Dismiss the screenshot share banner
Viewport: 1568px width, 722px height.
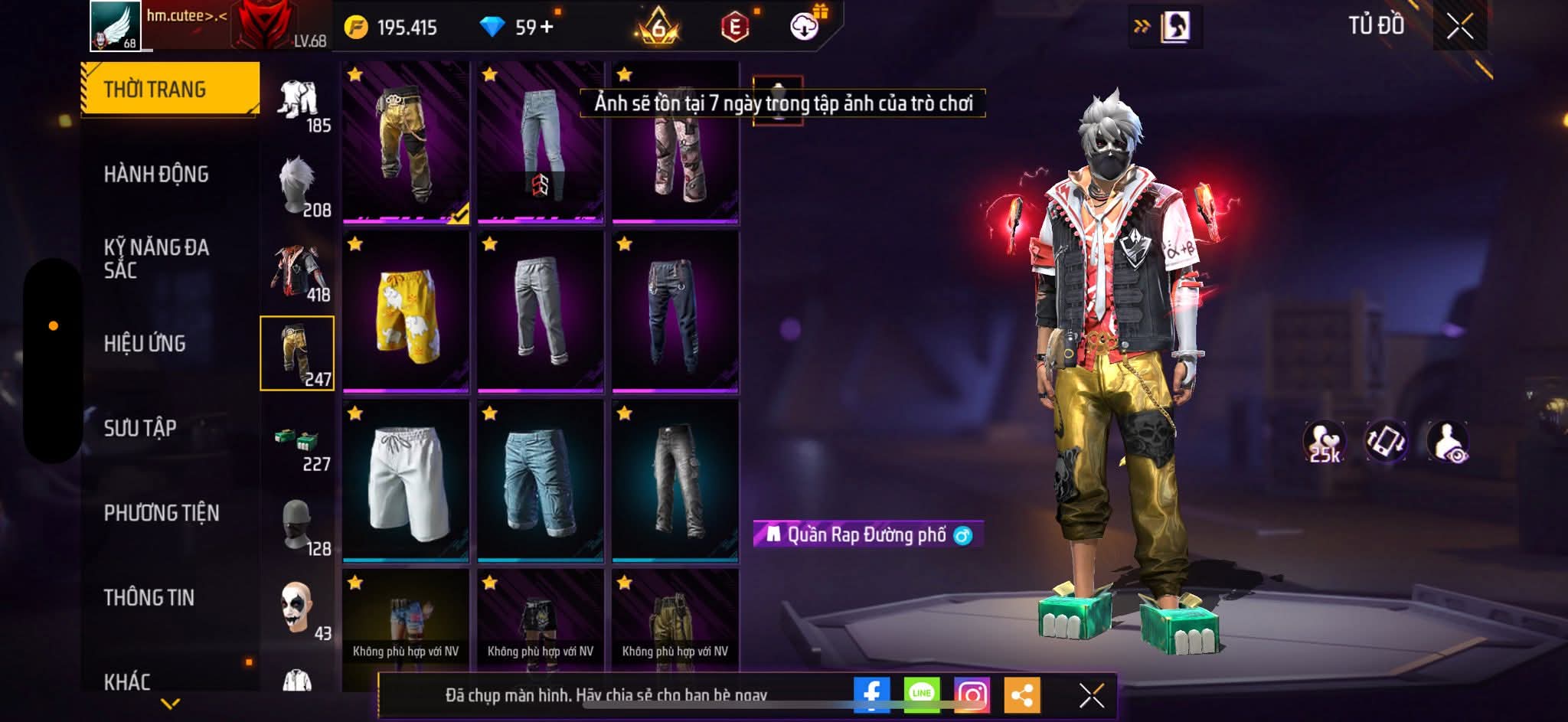click(x=1091, y=695)
